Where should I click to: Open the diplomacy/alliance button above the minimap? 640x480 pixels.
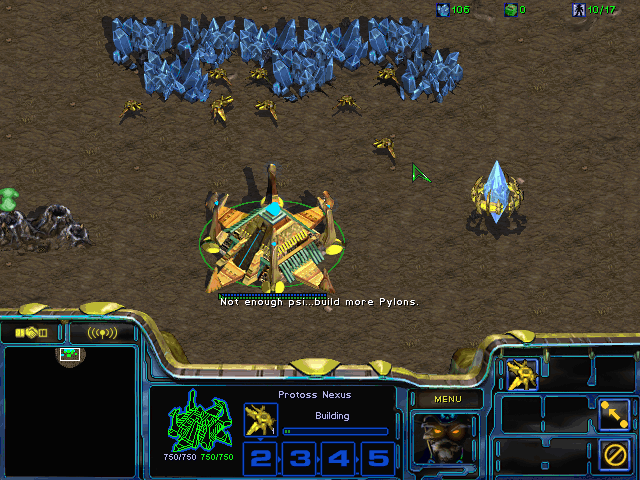32,332
